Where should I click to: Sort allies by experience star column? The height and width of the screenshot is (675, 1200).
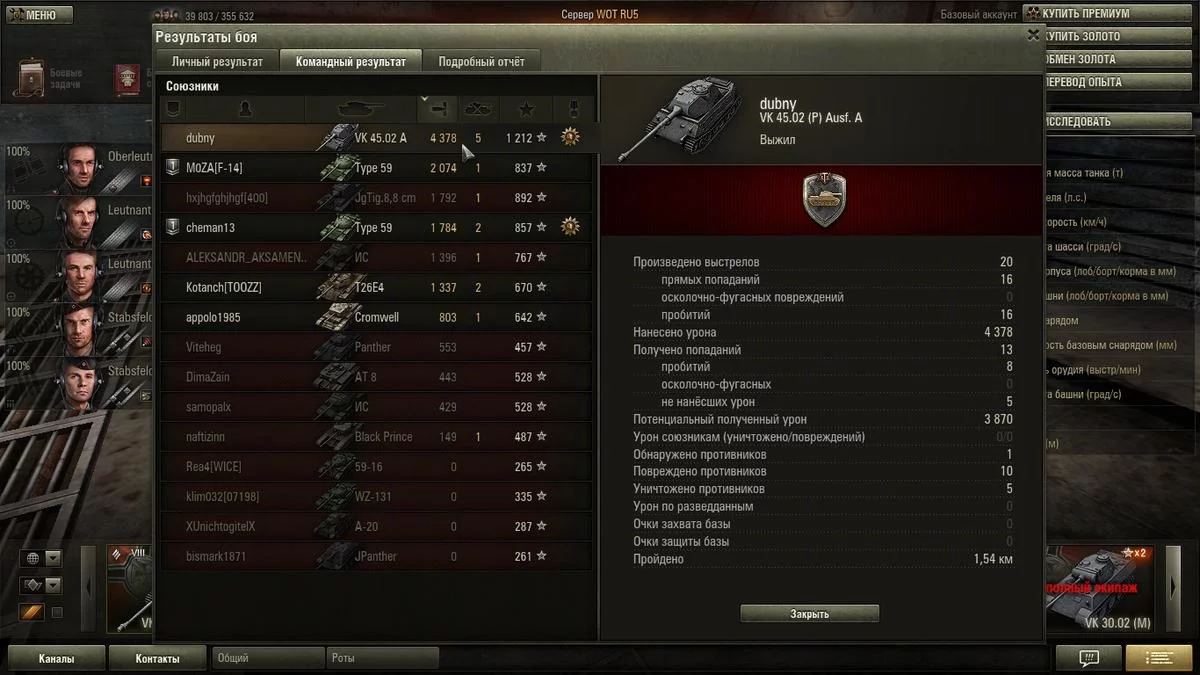coord(526,108)
